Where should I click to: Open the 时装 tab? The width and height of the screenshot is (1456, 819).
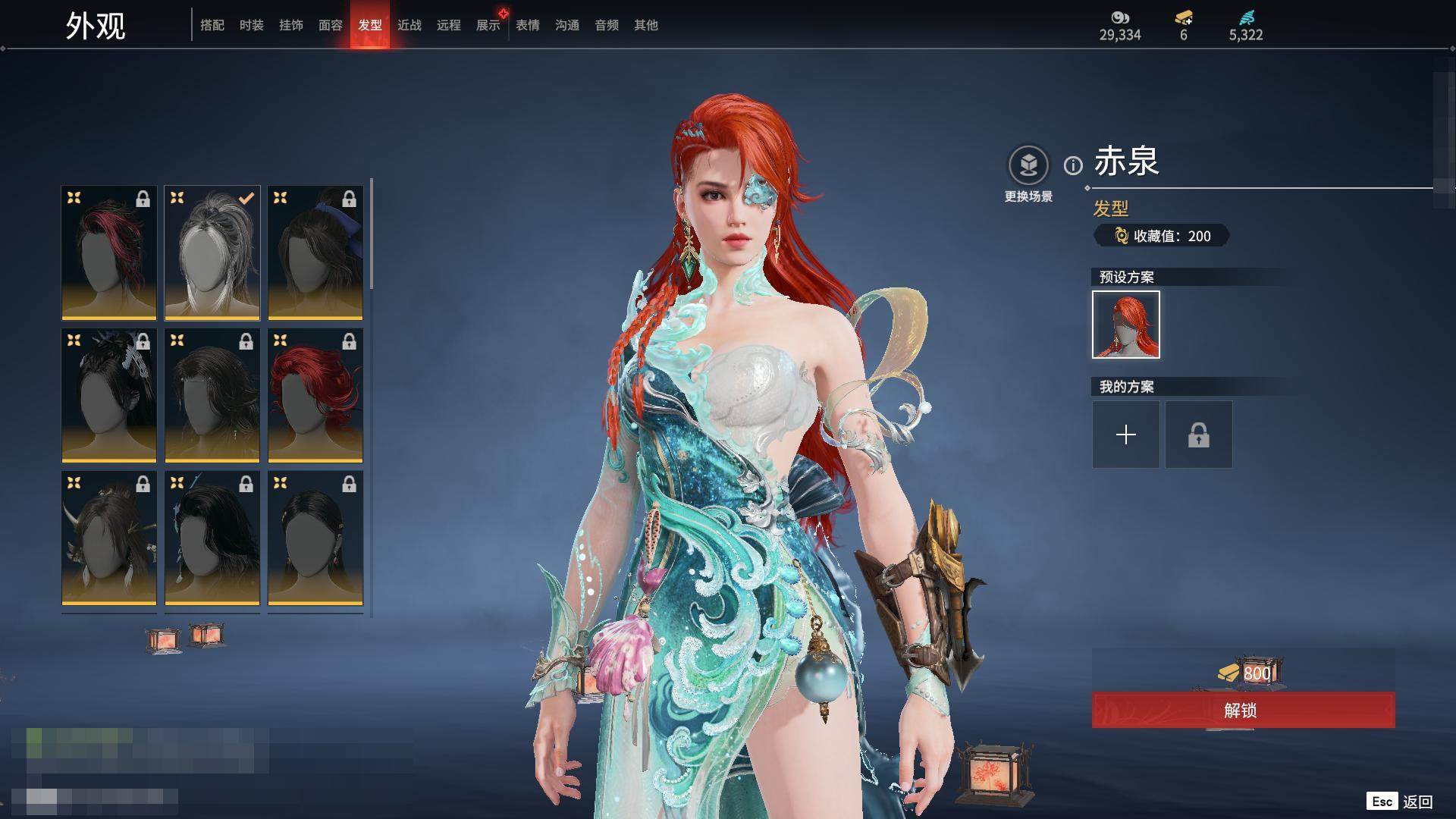point(251,25)
